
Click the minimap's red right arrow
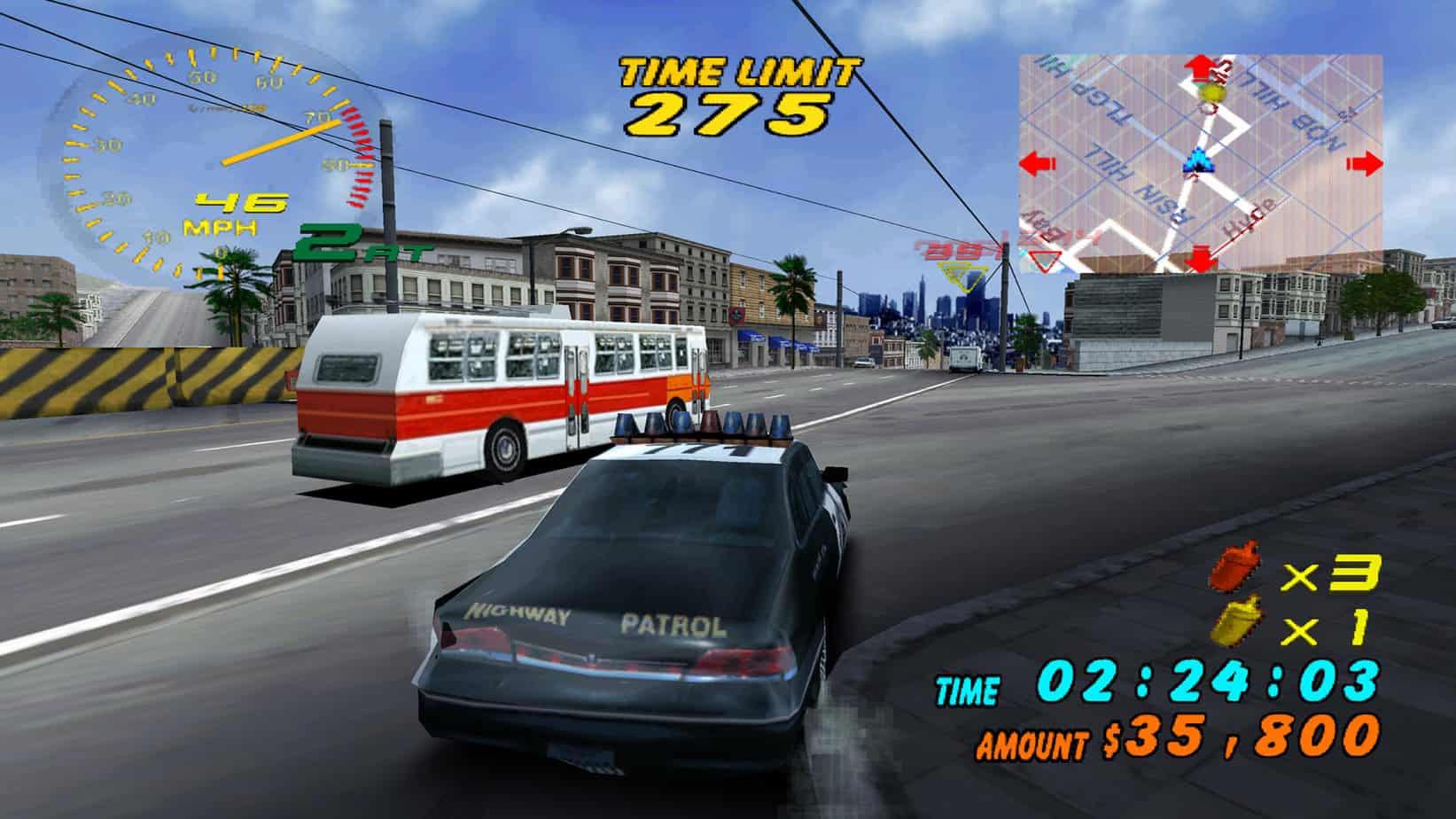pyautogui.click(x=1365, y=164)
